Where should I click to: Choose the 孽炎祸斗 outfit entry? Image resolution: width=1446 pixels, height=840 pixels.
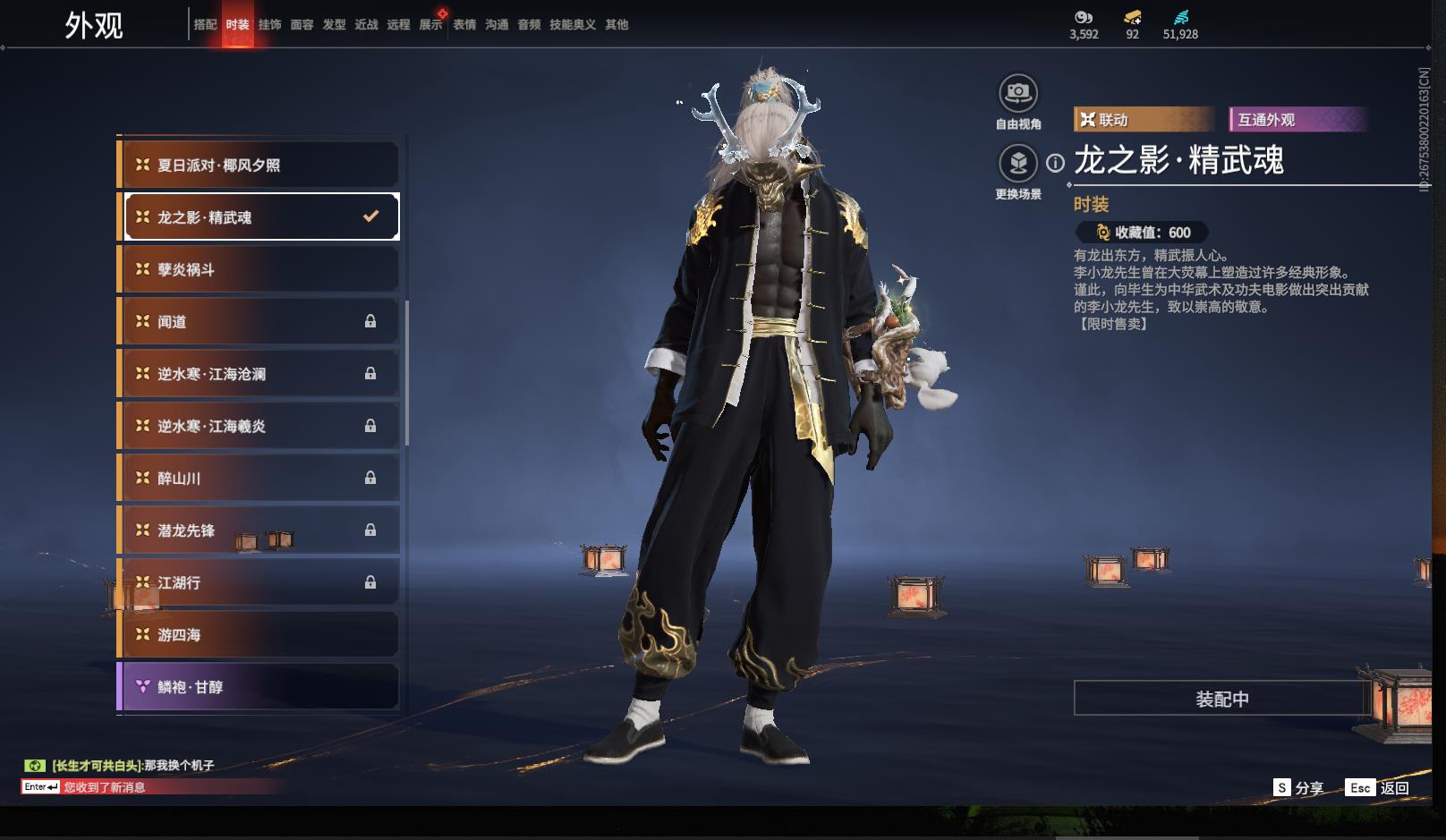[x=259, y=269]
